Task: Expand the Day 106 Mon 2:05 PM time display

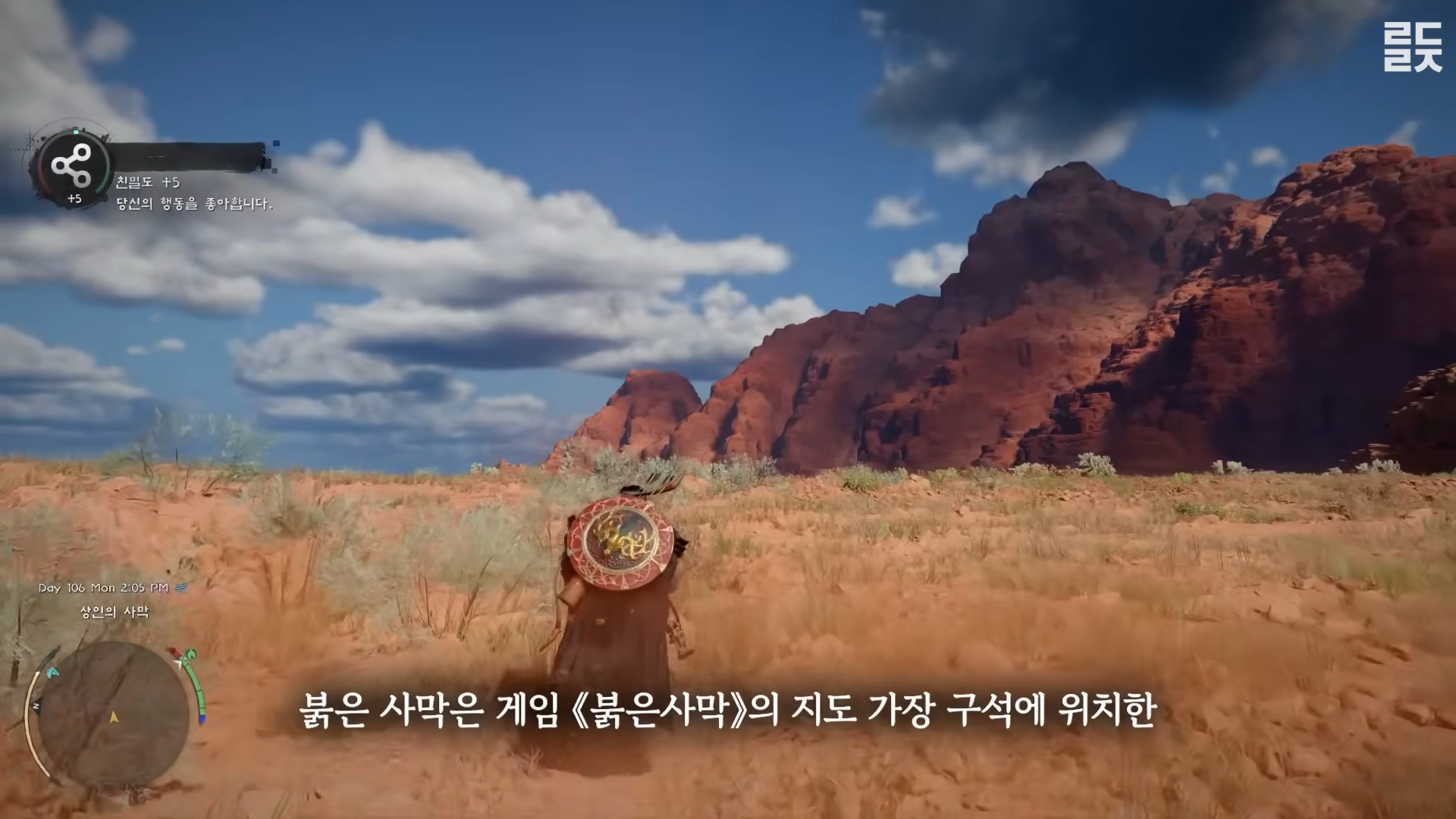Action: [103, 588]
